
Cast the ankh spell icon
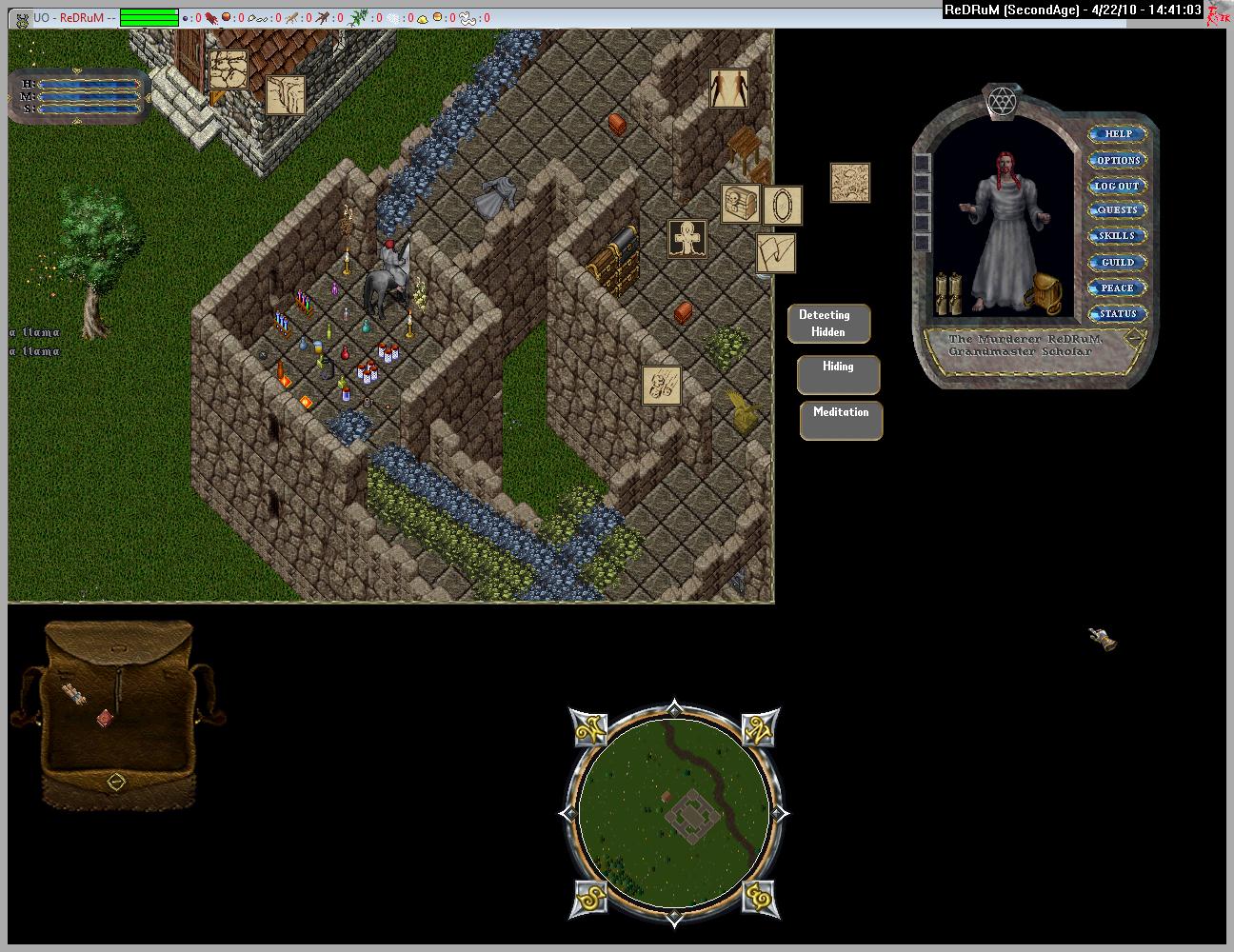tap(687, 239)
